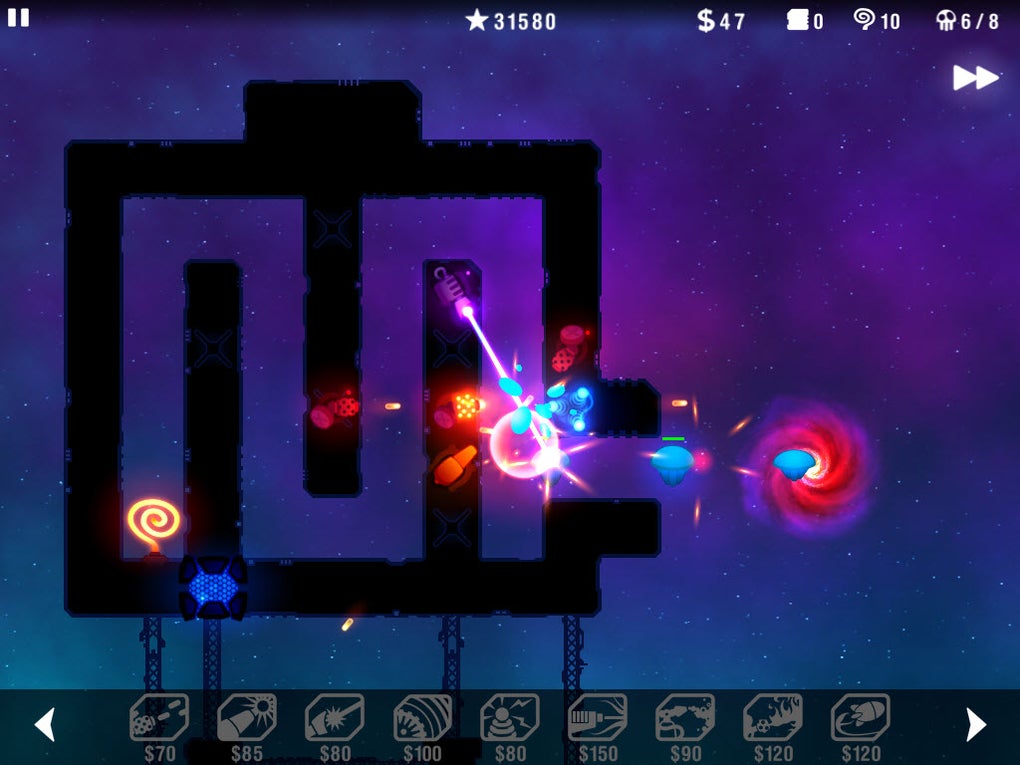The width and height of the screenshot is (1020, 765).
Task: Choose the $90 tower
Action: (x=685, y=718)
